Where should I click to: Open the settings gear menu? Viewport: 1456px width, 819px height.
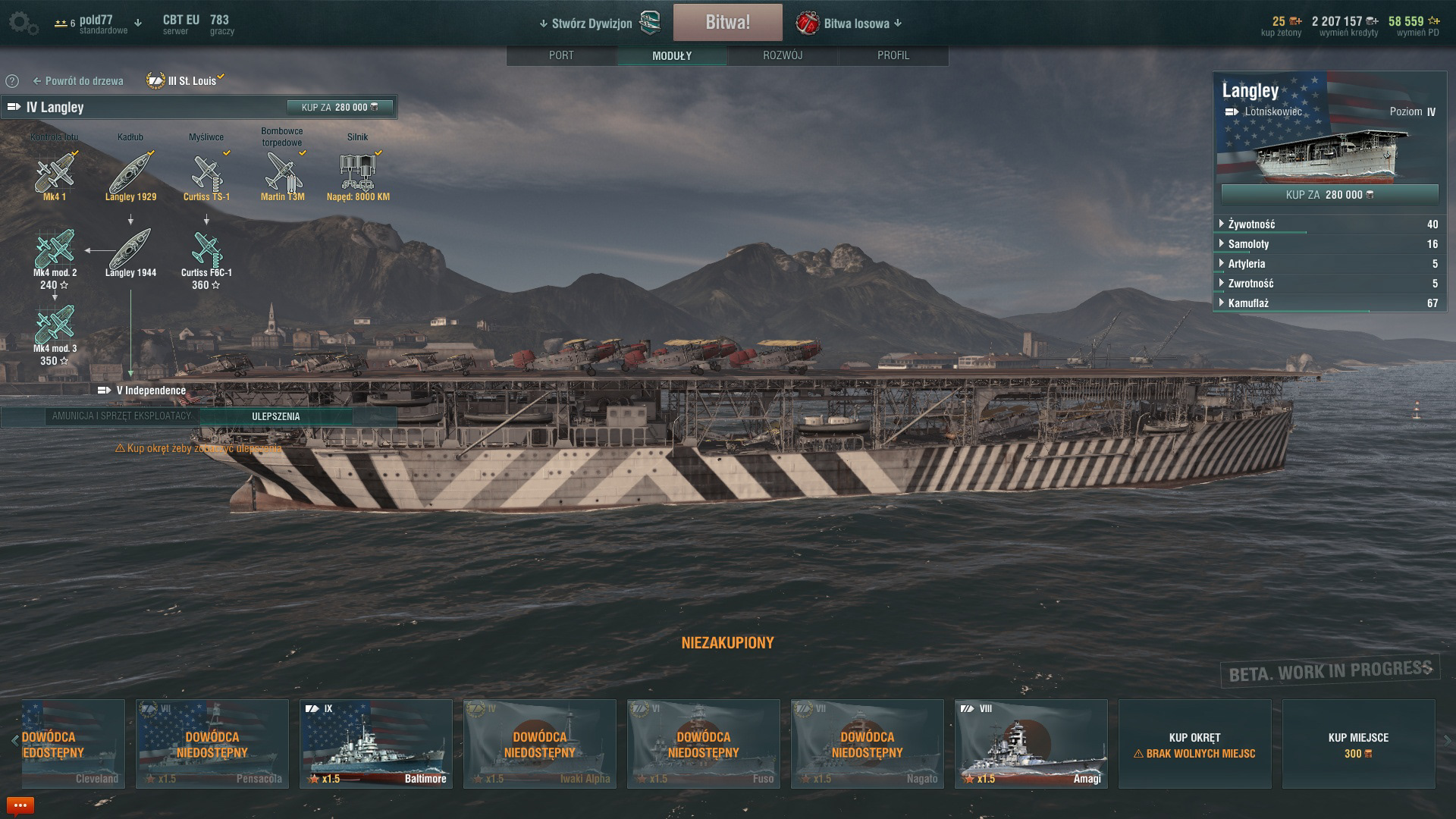(x=22, y=23)
